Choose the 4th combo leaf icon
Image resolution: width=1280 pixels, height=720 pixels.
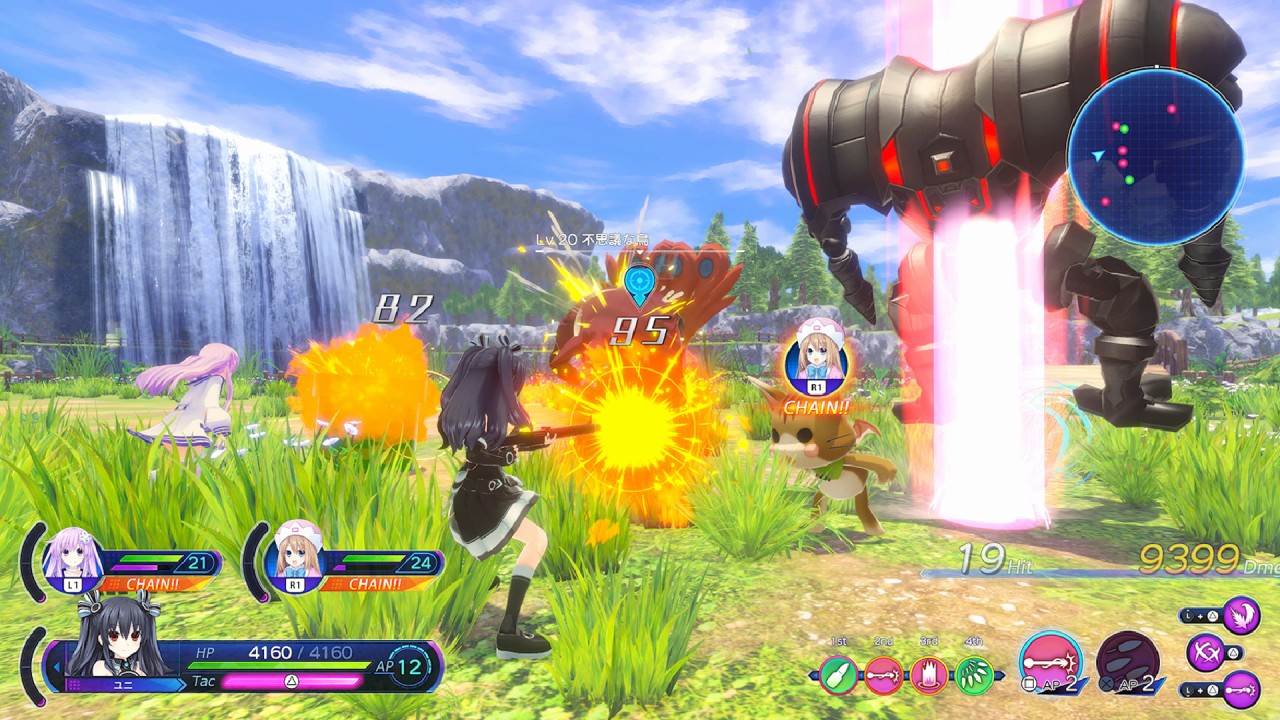point(974,675)
